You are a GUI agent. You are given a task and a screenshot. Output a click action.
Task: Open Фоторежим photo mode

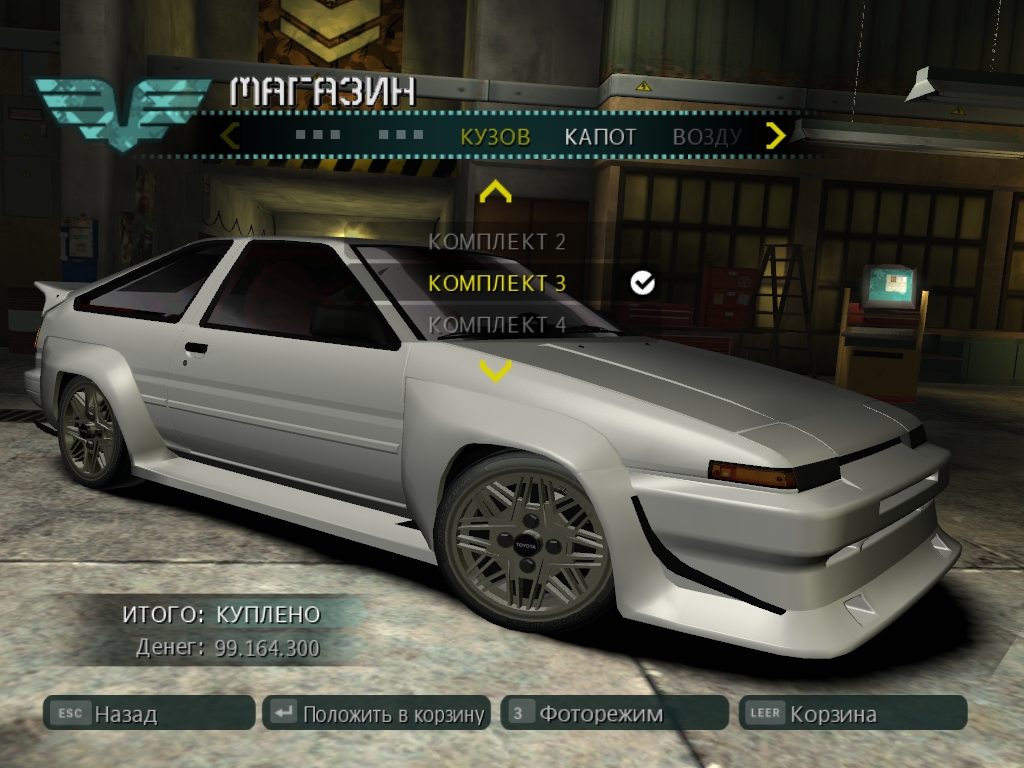tap(614, 714)
